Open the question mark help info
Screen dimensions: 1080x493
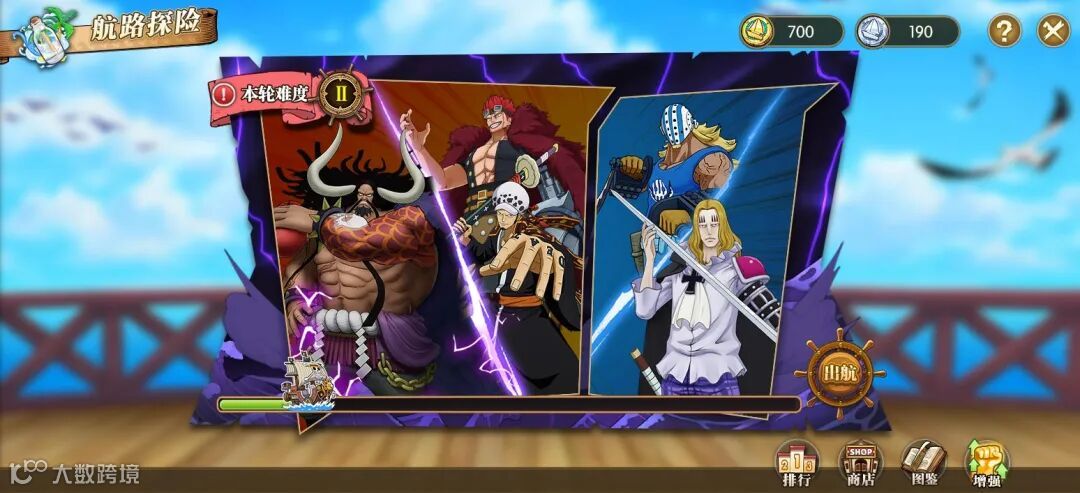pyautogui.click(x=1004, y=30)
